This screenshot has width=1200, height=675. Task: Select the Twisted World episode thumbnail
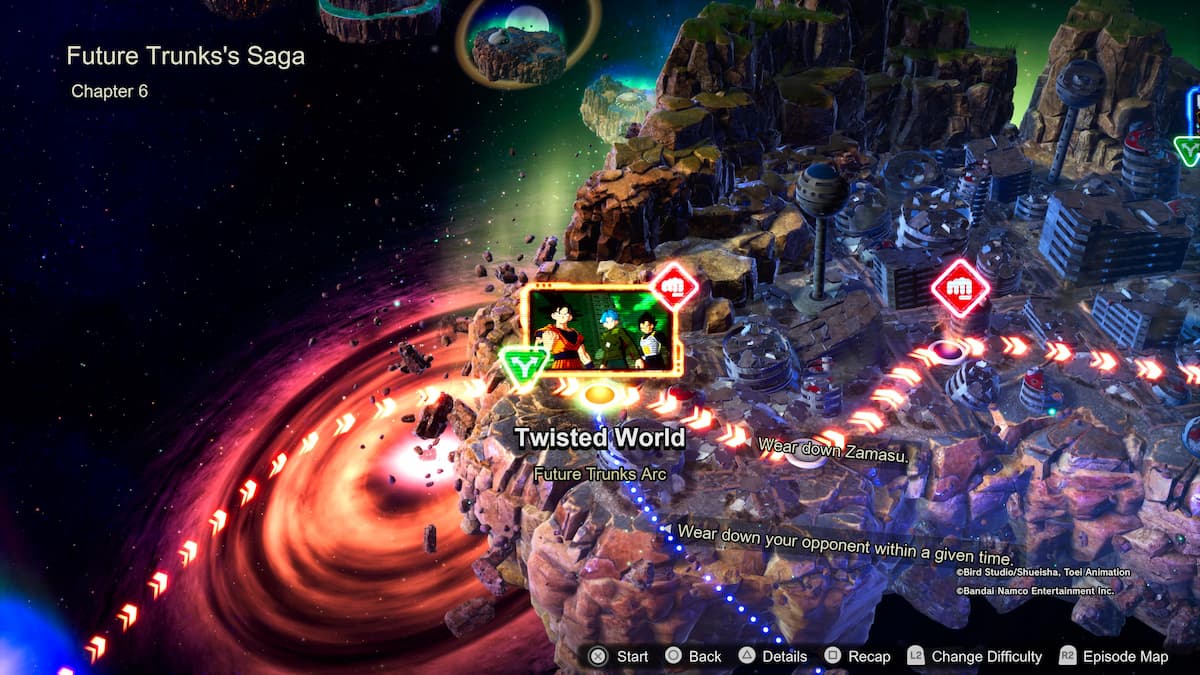(x=598, y=330)
